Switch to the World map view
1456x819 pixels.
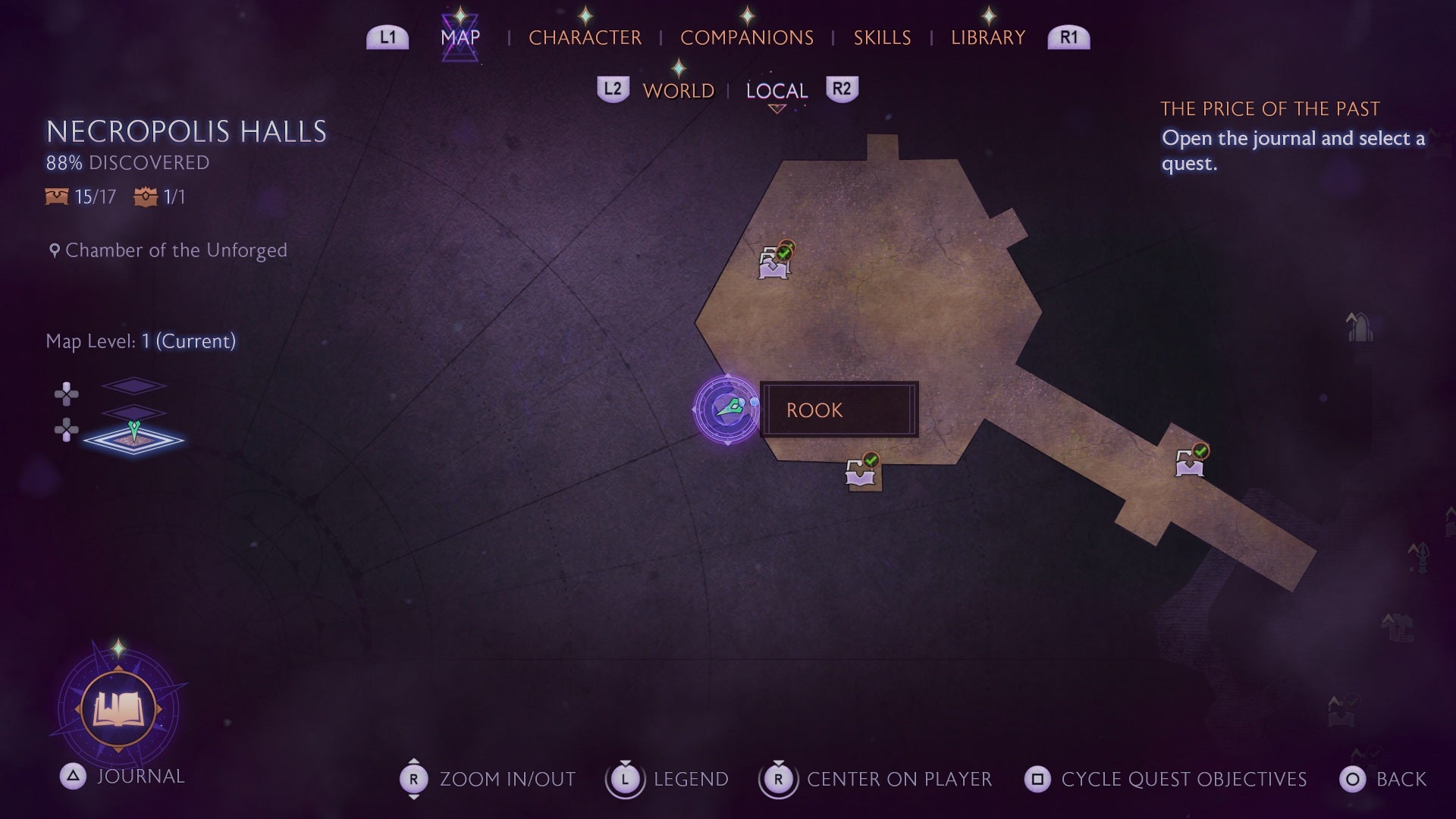tap(678, 91)
